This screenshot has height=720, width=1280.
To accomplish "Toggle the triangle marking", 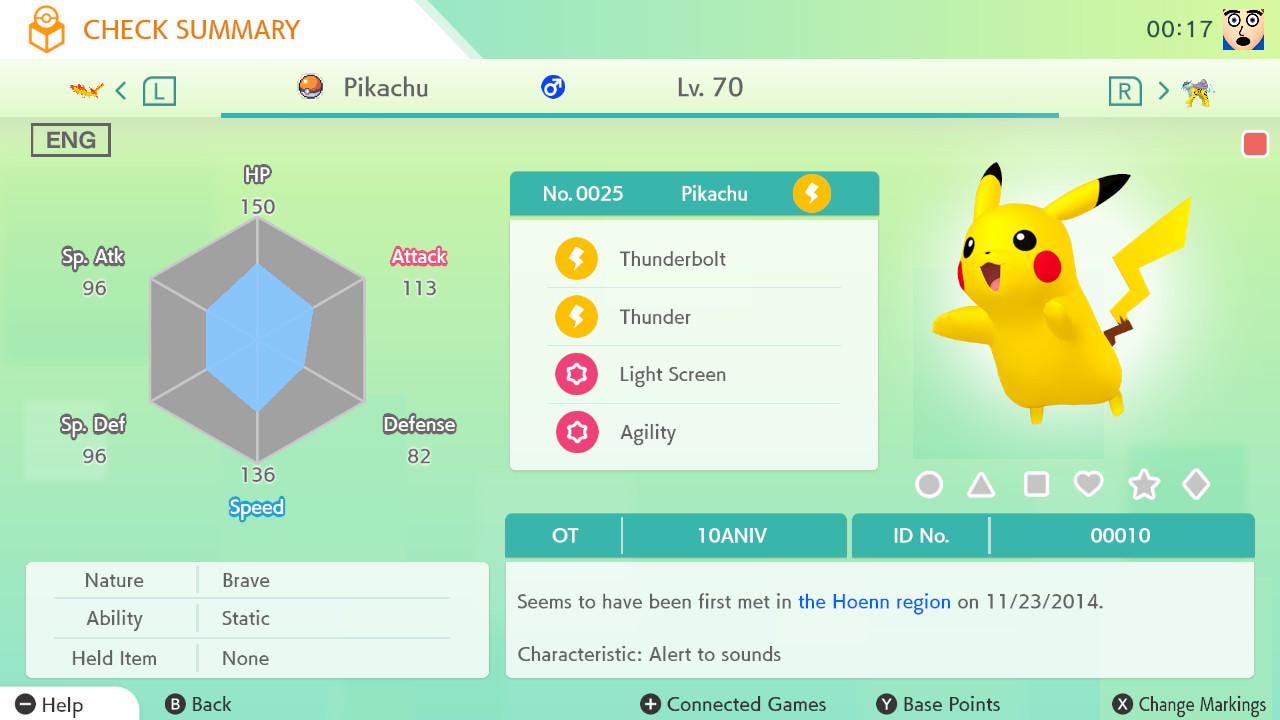I will 981,485.
